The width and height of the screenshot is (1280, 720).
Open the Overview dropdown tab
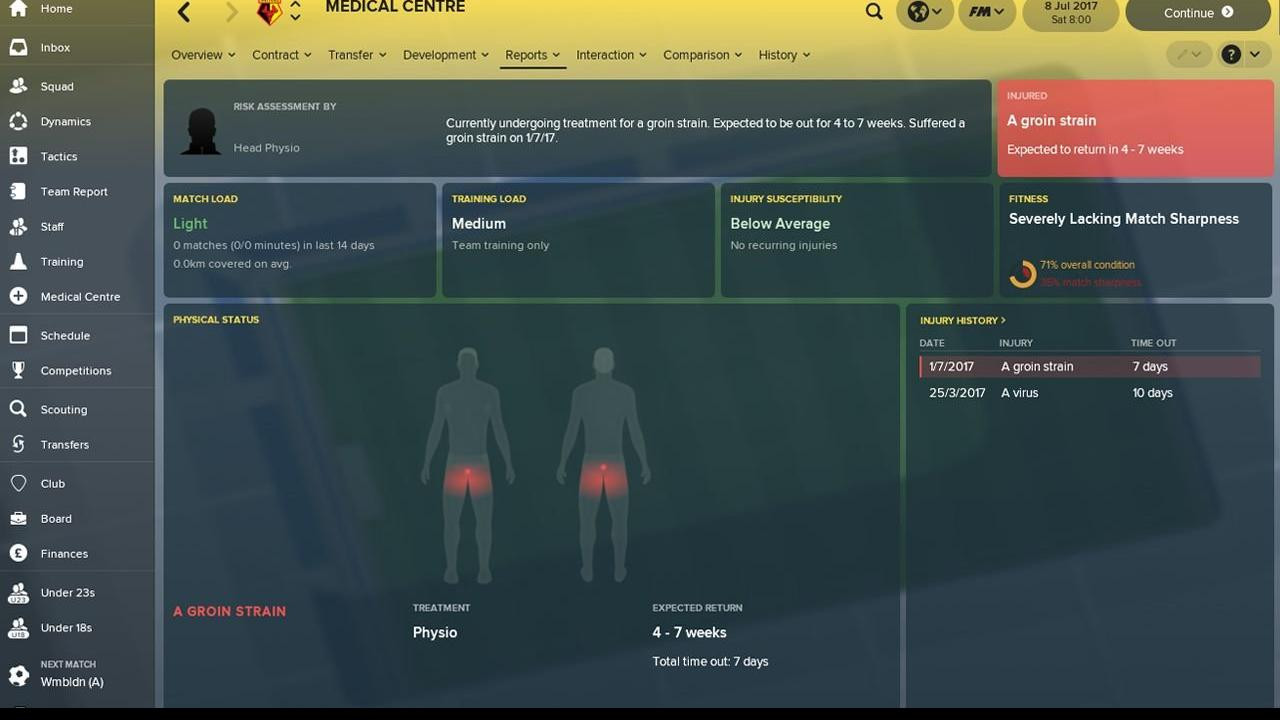pyautogui.click(x=203, y=55)
